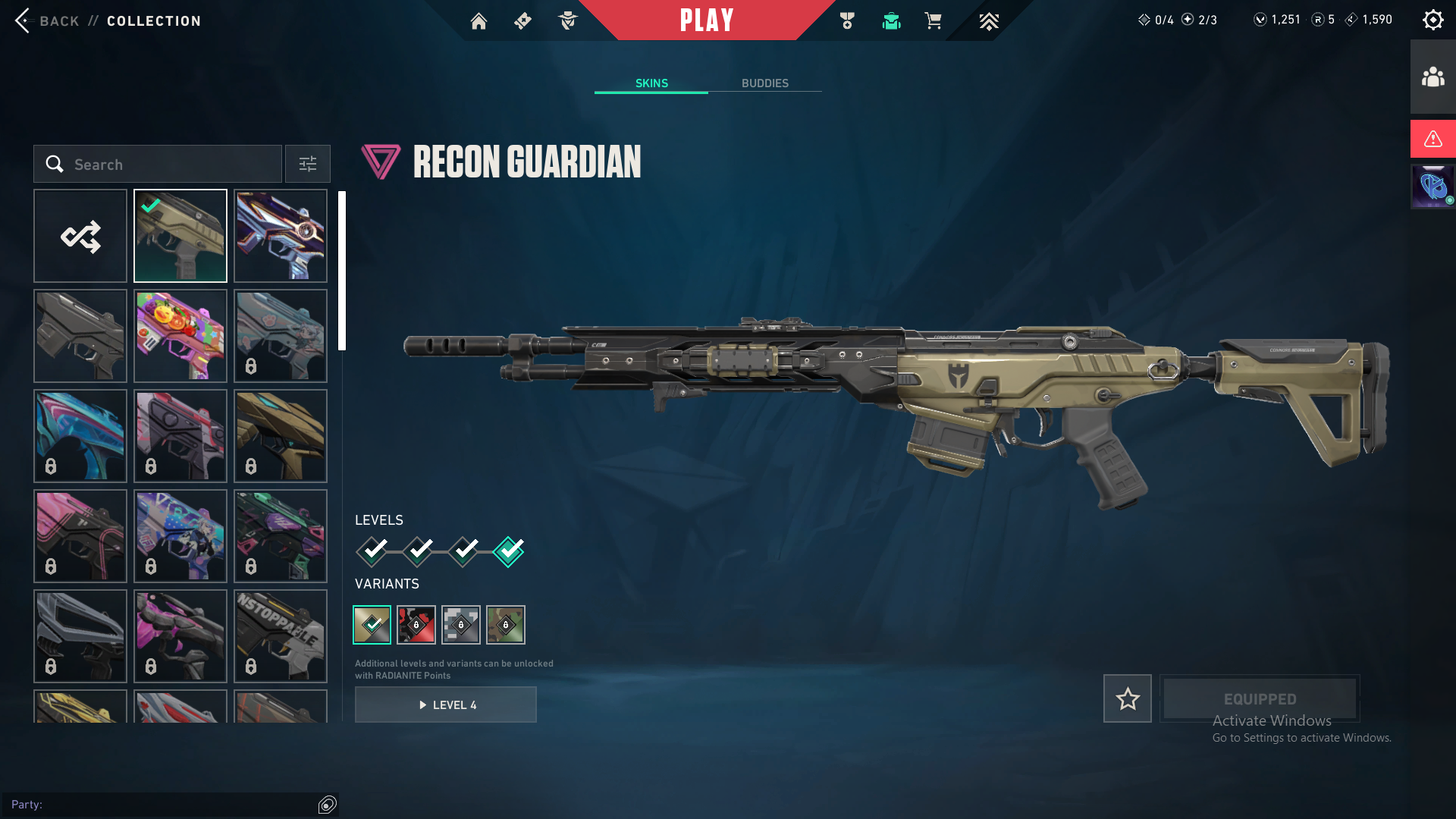Choose the green camo variant swatch

506,625
